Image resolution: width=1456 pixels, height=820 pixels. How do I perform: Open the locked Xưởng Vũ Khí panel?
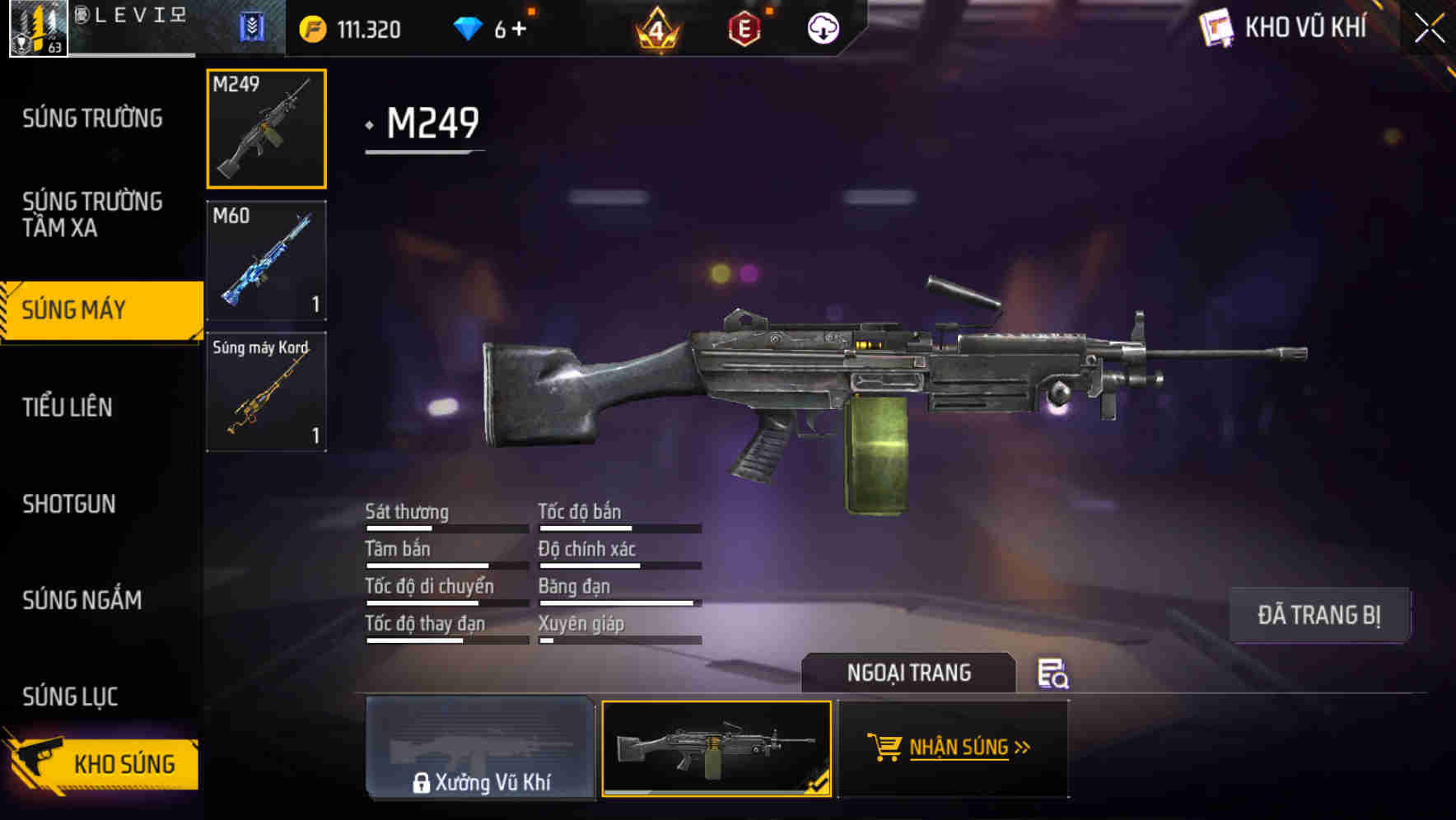(480, 749)
